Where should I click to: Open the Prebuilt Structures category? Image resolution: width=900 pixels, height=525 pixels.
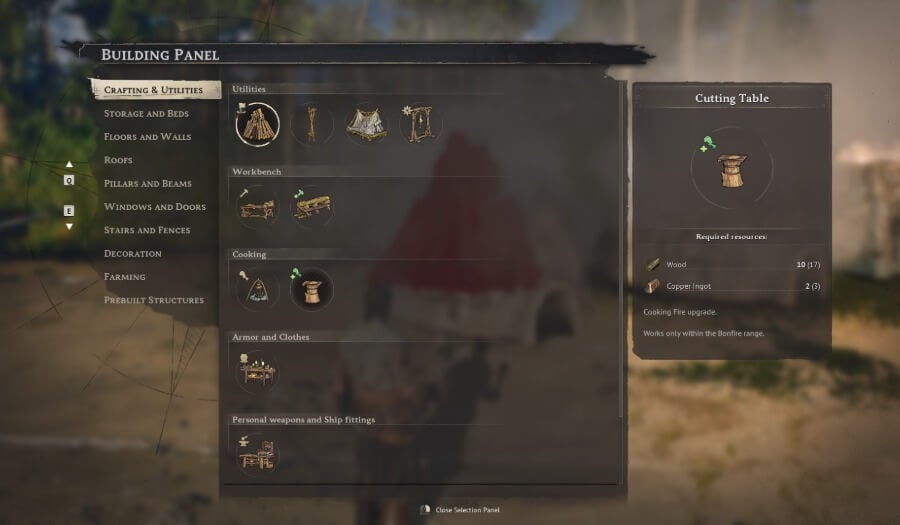tap(153, 300)
